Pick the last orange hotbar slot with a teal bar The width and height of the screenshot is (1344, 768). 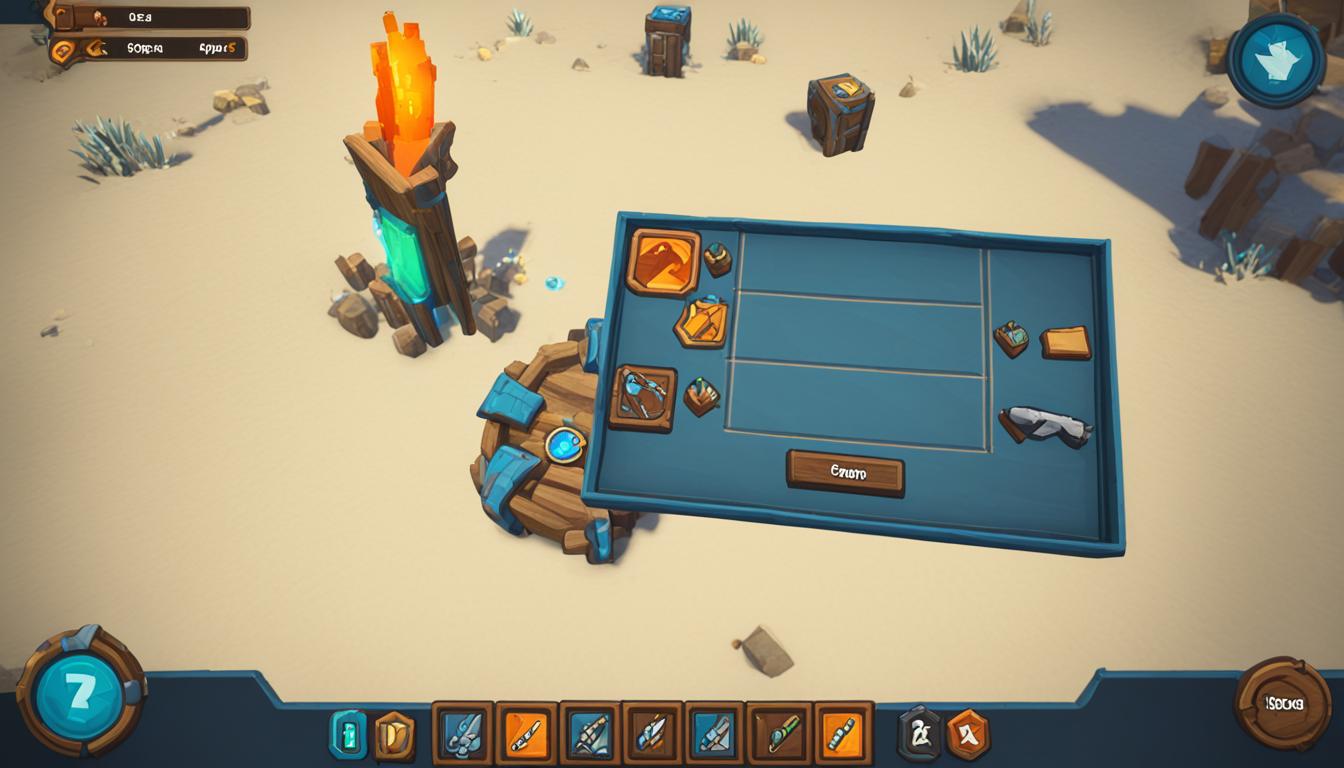(x=843, y=734)
